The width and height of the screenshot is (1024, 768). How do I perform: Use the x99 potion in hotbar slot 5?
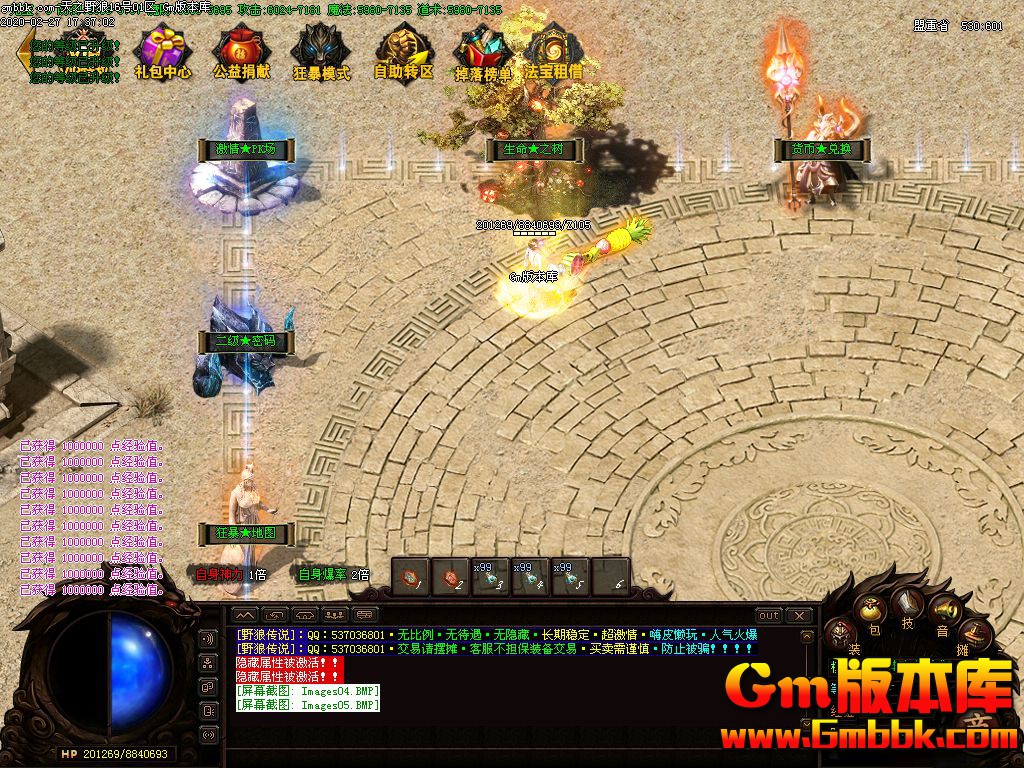point(570,577)
